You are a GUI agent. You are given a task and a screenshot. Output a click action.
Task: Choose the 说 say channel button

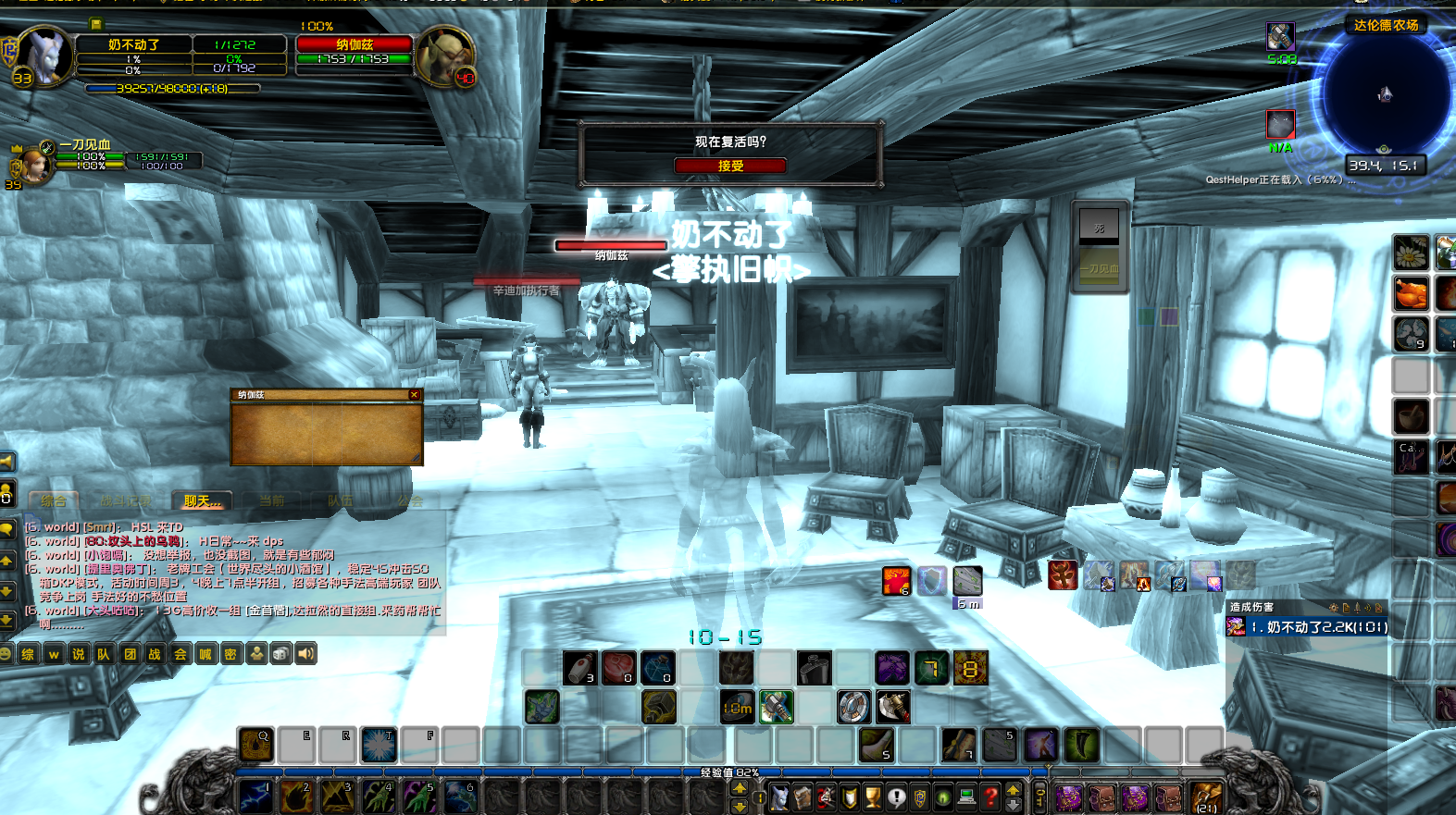coord(79,654)
